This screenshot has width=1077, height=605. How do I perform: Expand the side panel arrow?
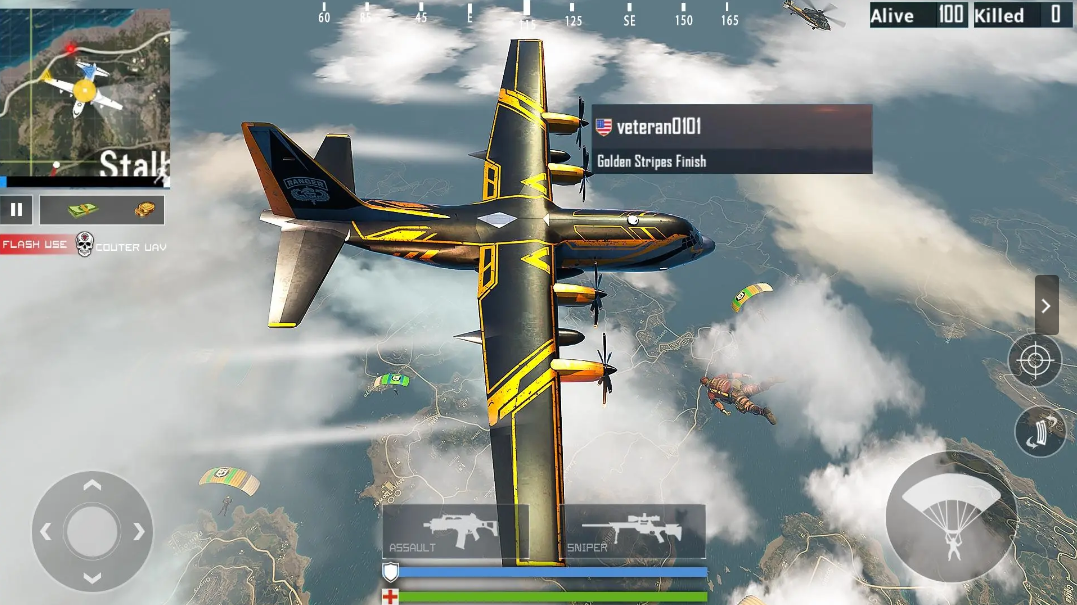point(1046,305)
